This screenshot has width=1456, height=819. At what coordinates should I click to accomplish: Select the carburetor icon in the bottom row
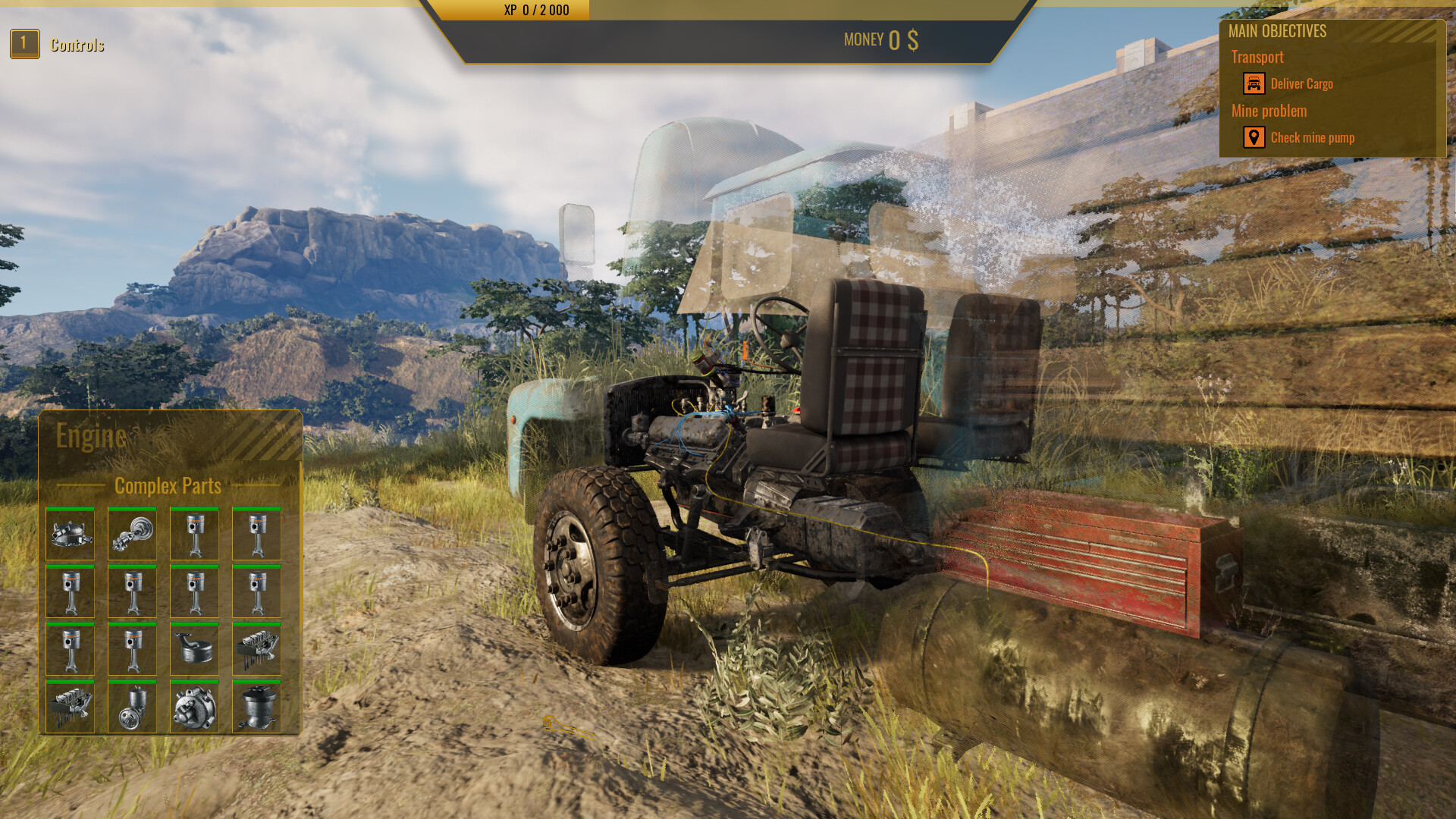[256, 707]
